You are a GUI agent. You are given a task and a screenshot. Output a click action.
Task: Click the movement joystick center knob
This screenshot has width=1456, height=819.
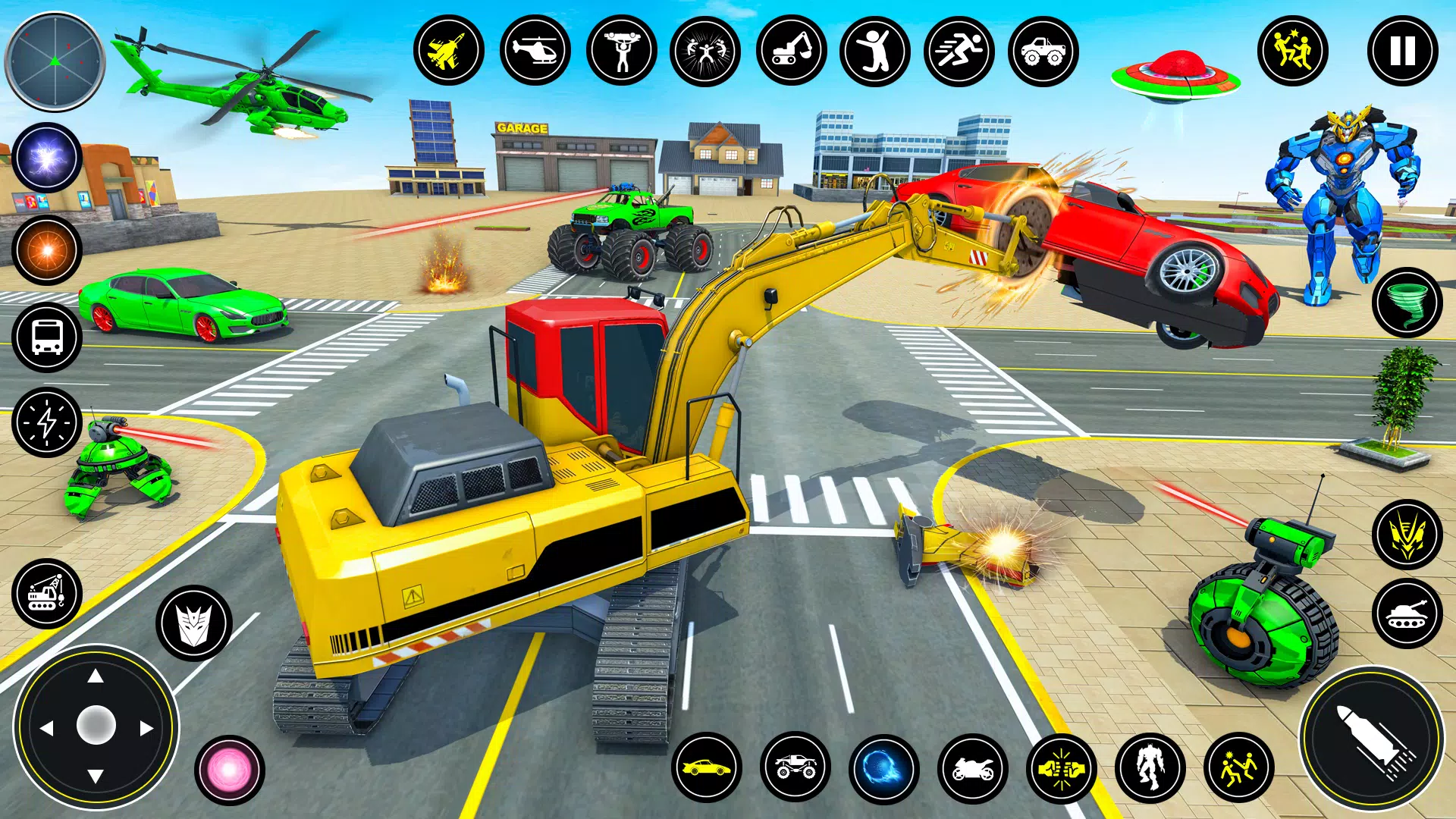tap(96, 726)
